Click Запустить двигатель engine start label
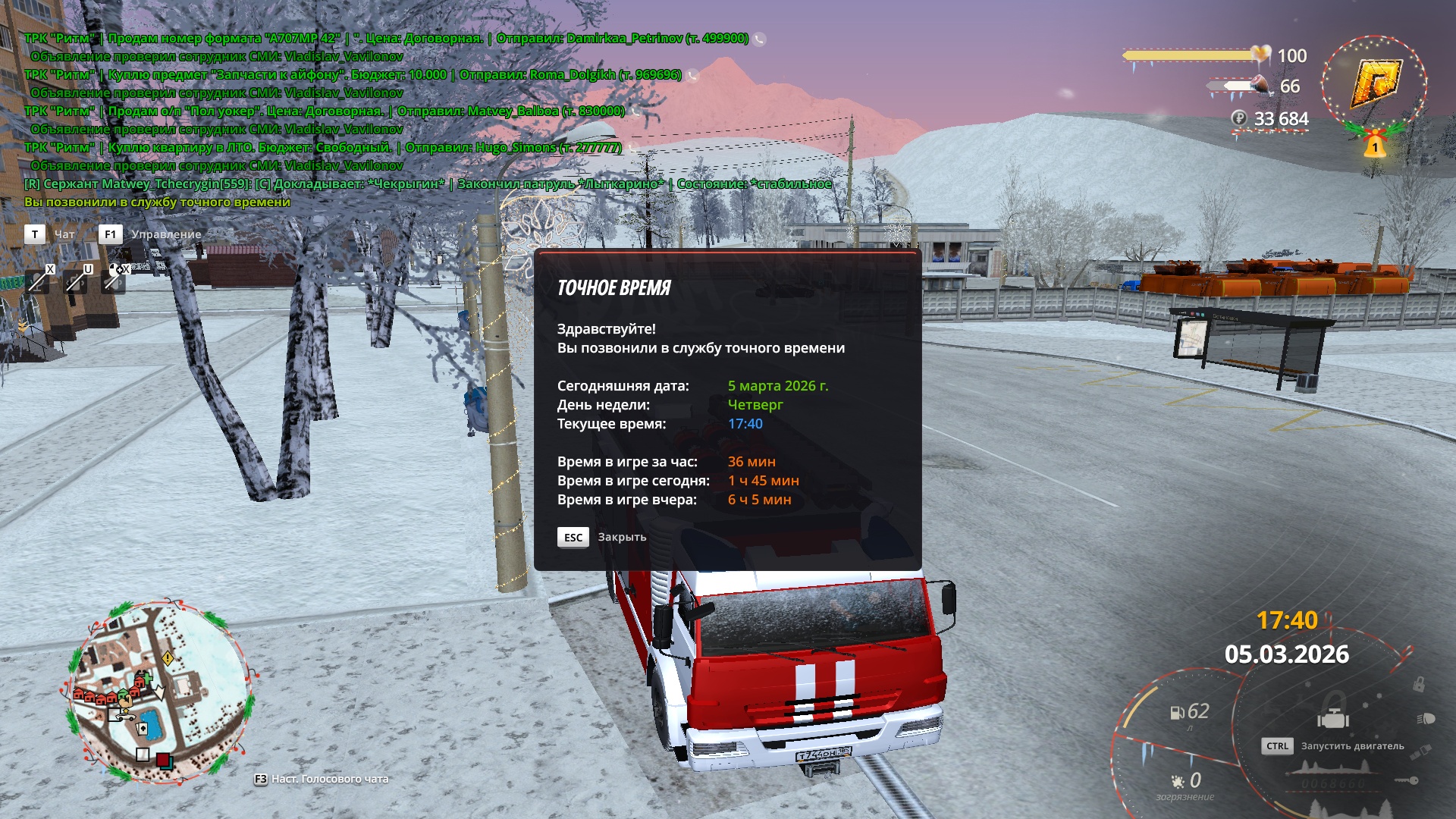The image size is (1456, 819). coord(1352,746)
